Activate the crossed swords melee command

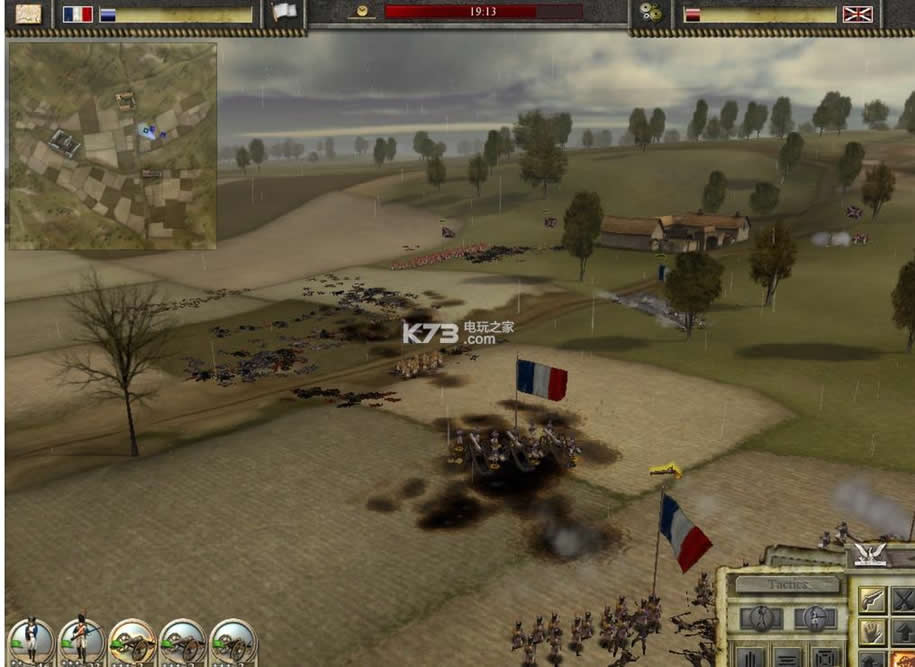click(904, 600)
